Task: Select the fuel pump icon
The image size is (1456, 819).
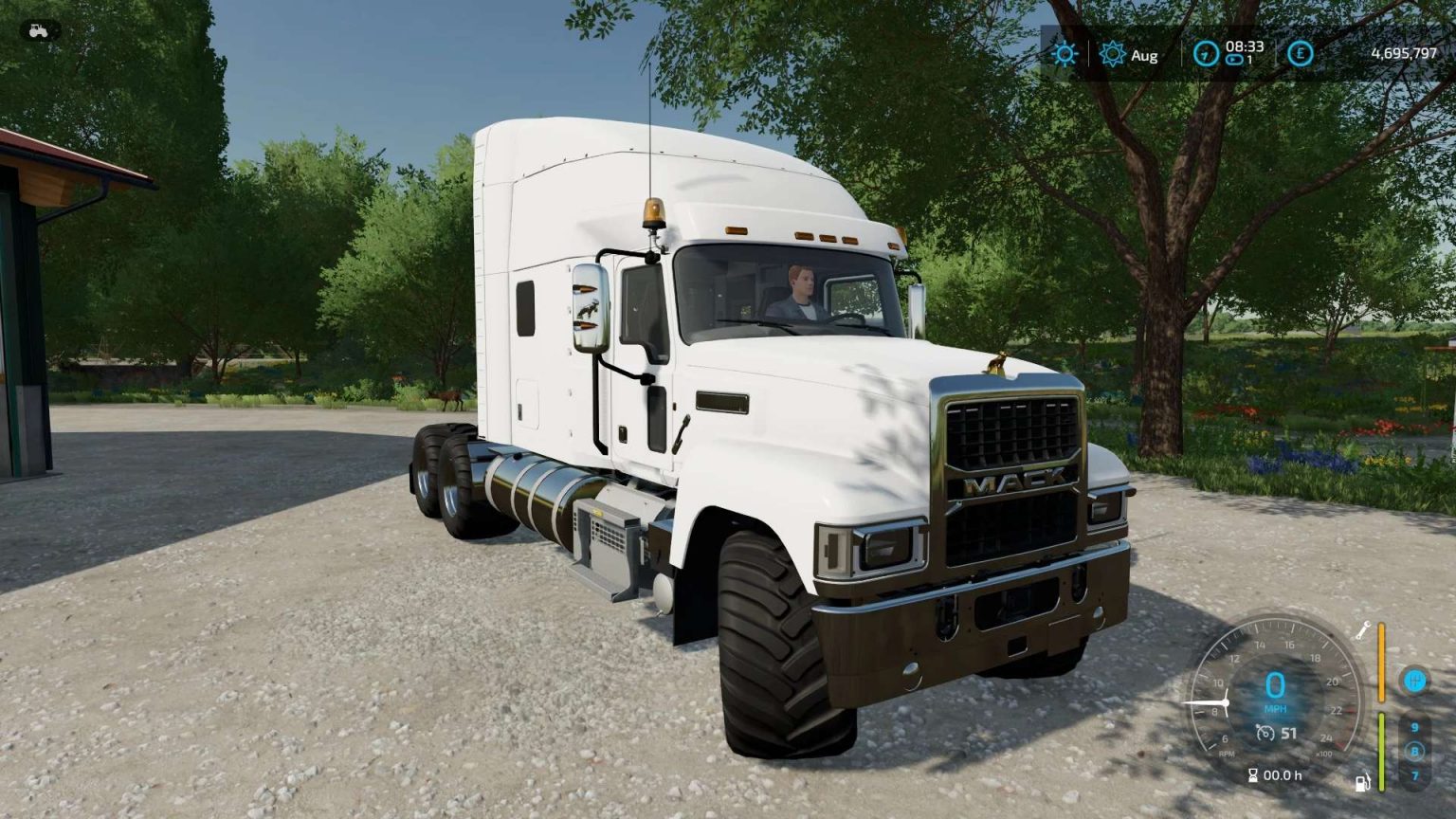Action: point(1363,782)
